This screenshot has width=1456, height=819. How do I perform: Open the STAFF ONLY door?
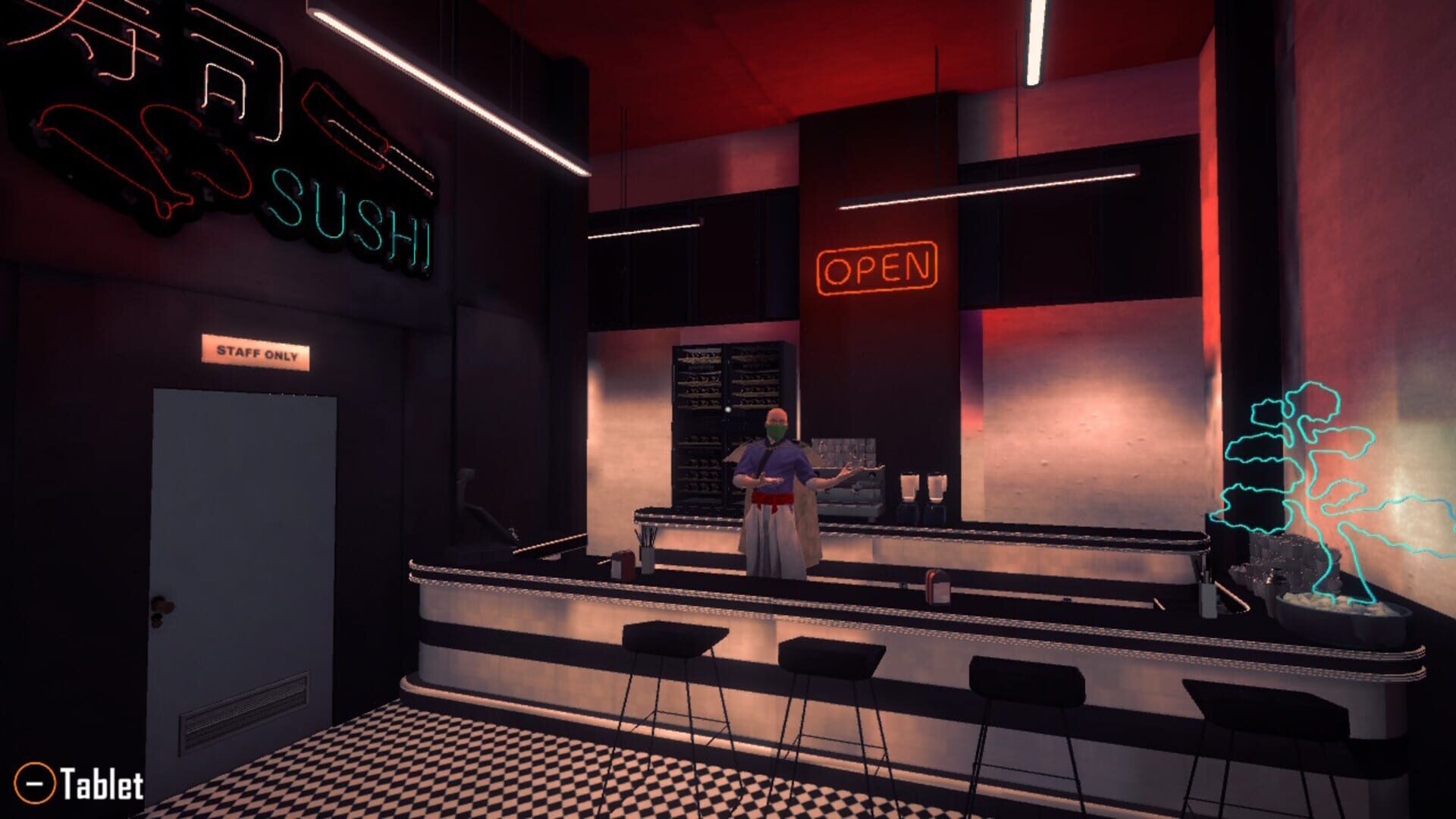(243, 531)
